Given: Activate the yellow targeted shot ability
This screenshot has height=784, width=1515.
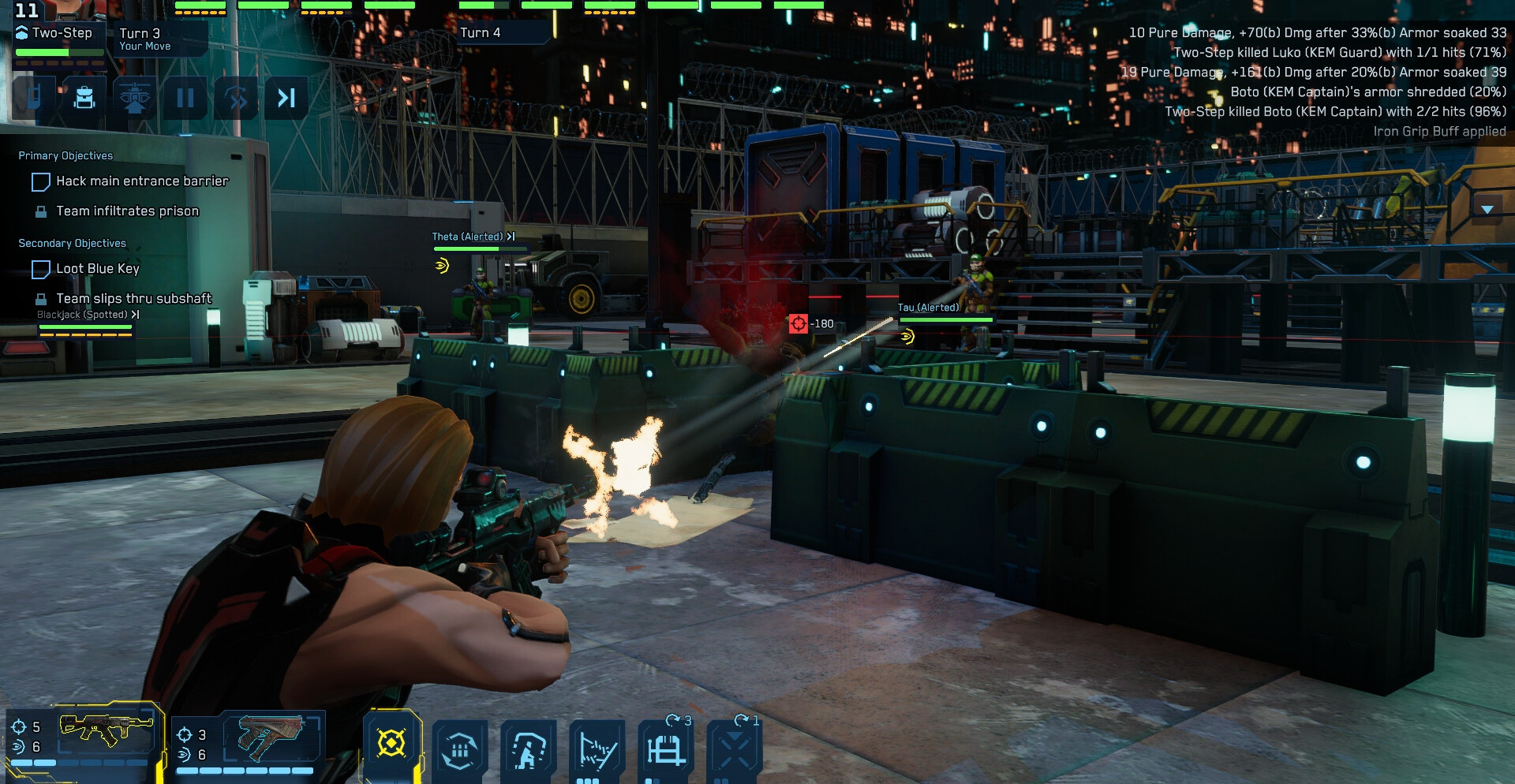Looking at the screenshot, I should (x=391, y=743).
